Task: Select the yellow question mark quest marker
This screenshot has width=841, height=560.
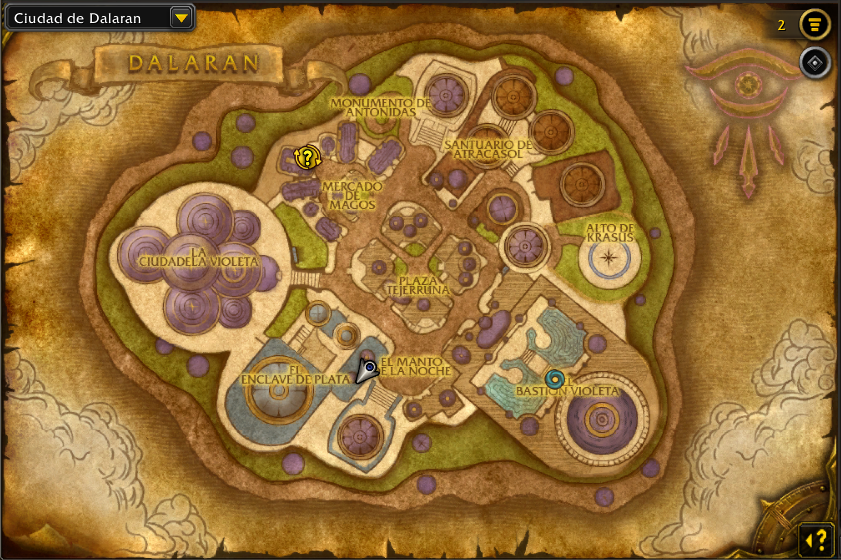Action: pyautogui.click(x=308, y=157)
